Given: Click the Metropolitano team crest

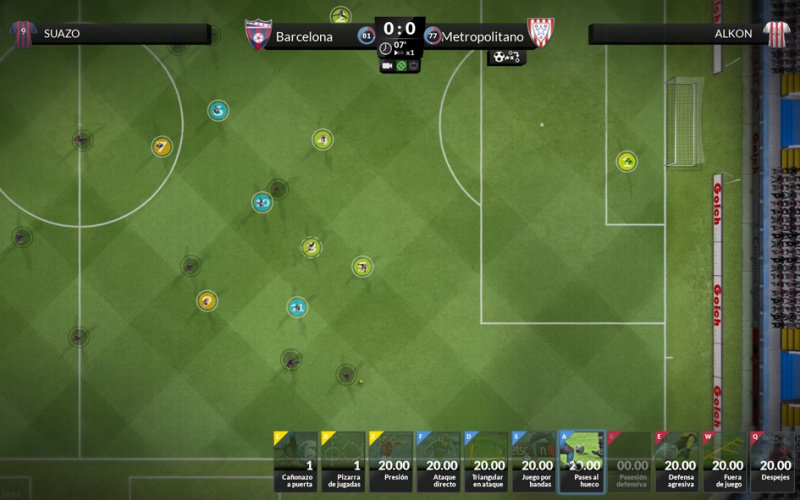Looking at the screenshot, I should [x=541, y=33].
